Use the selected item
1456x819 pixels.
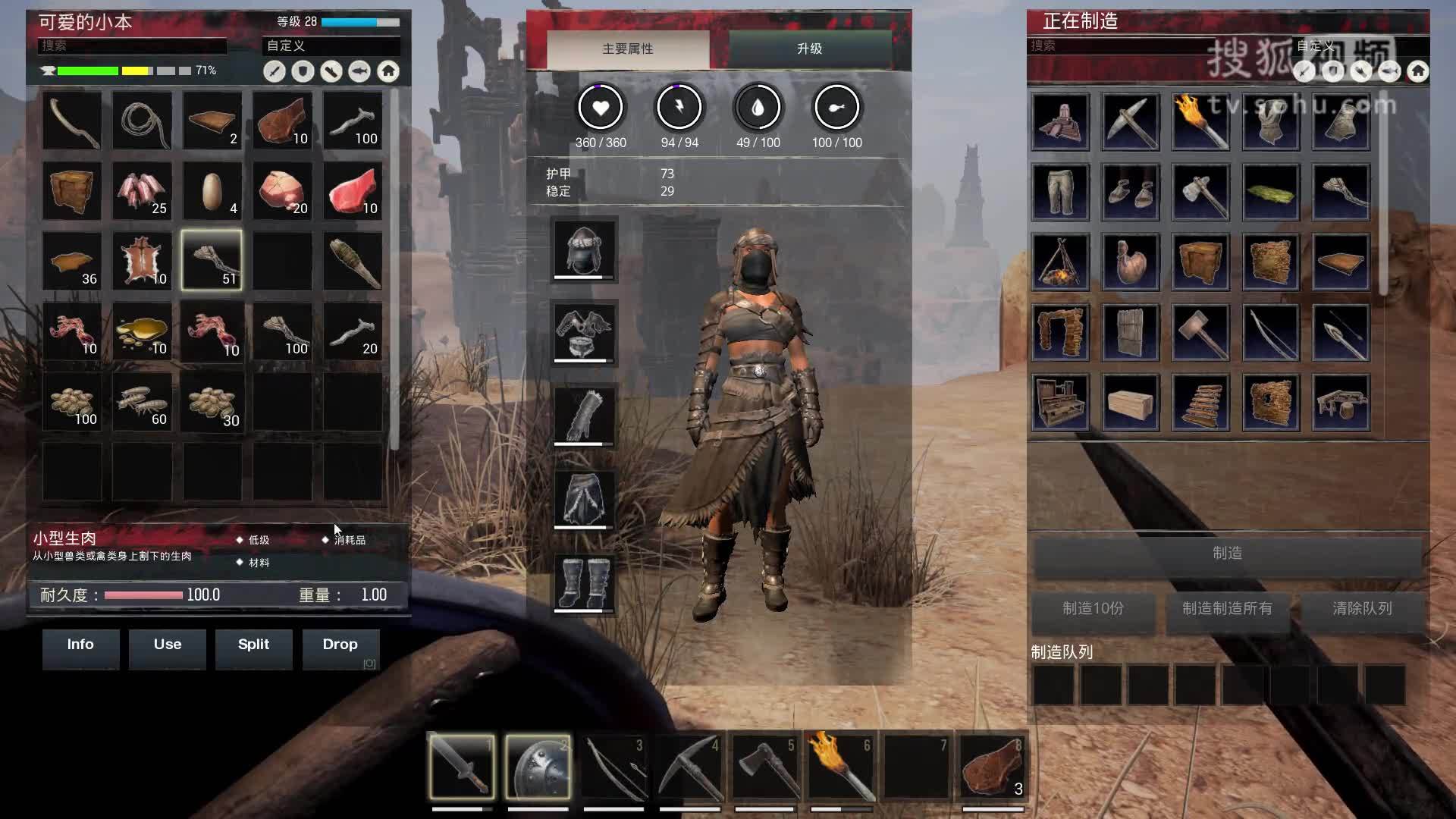(x=167, y=645)
